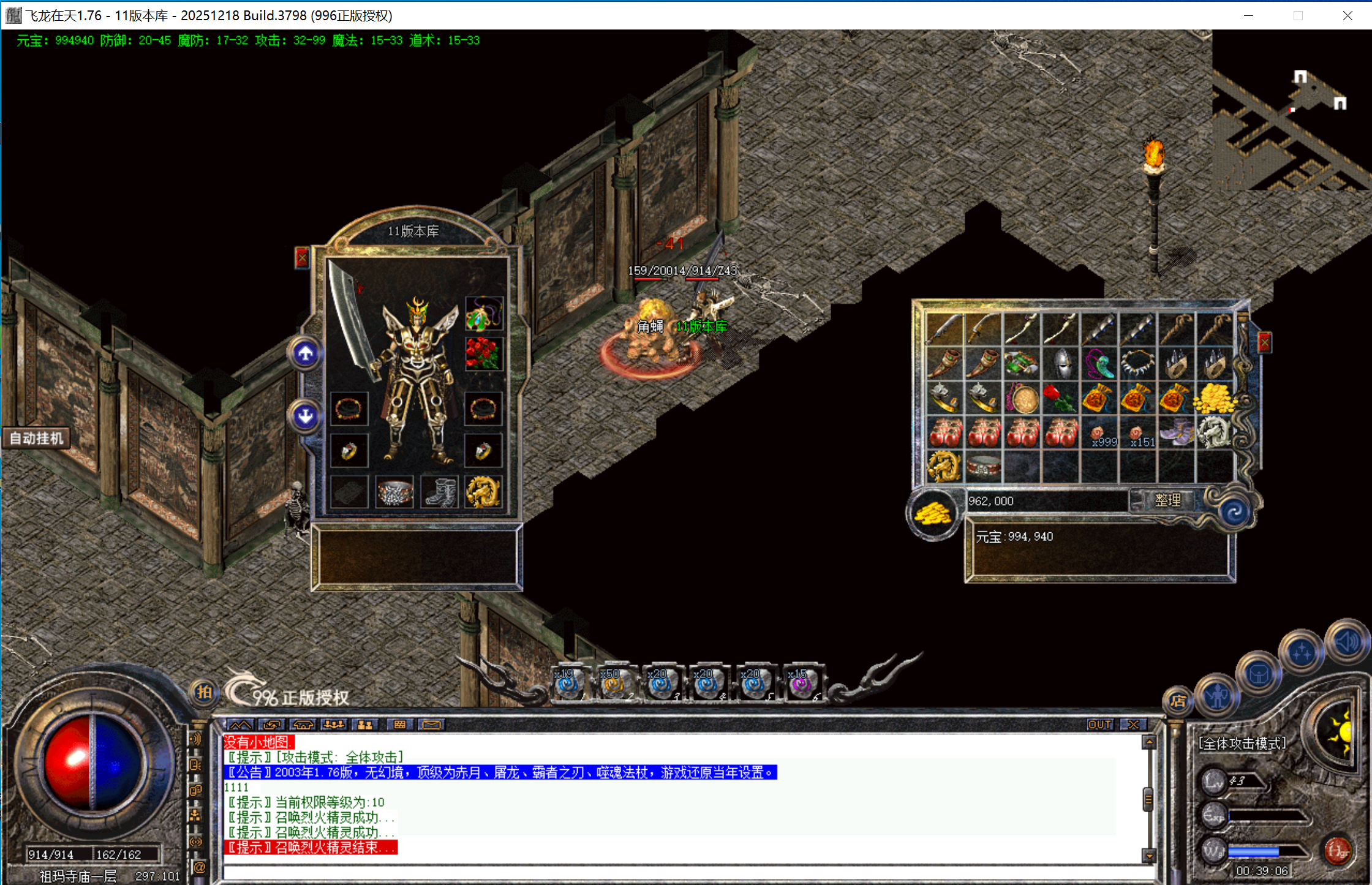The width and height of the screenshot is (1372, 885).
Task: Open the 拍 auction button
Action: coord(203,693)
